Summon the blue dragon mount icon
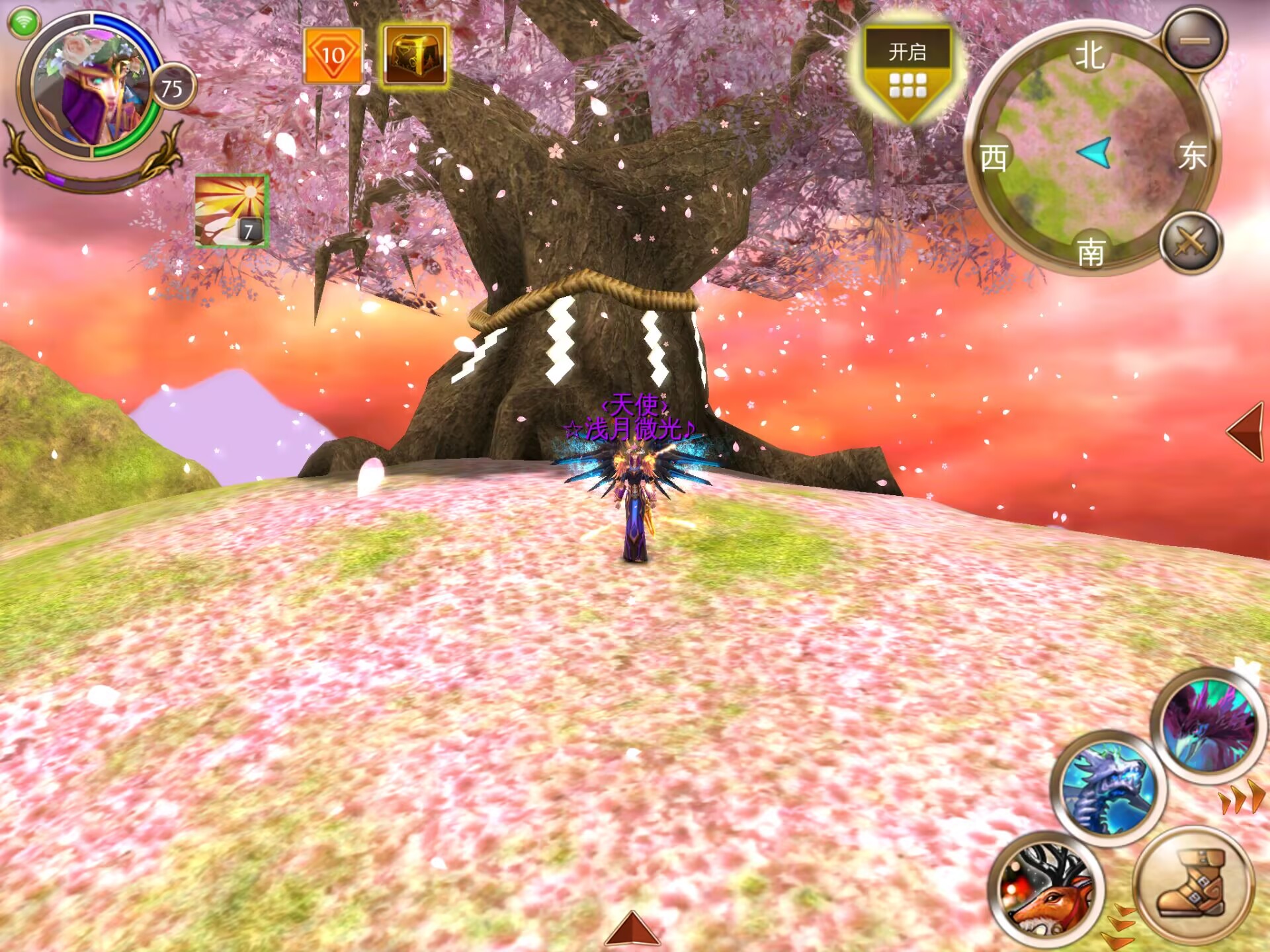 [x=1108, y=789]
